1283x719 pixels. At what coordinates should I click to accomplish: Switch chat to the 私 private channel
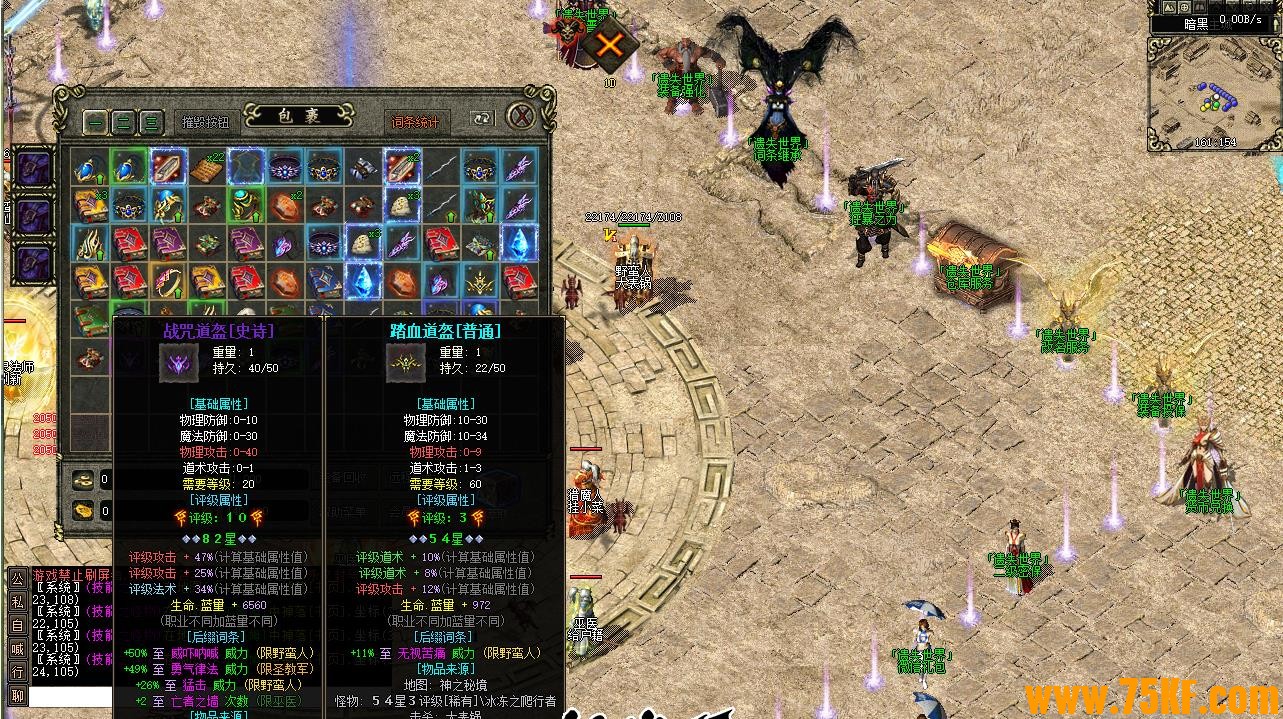17,601
